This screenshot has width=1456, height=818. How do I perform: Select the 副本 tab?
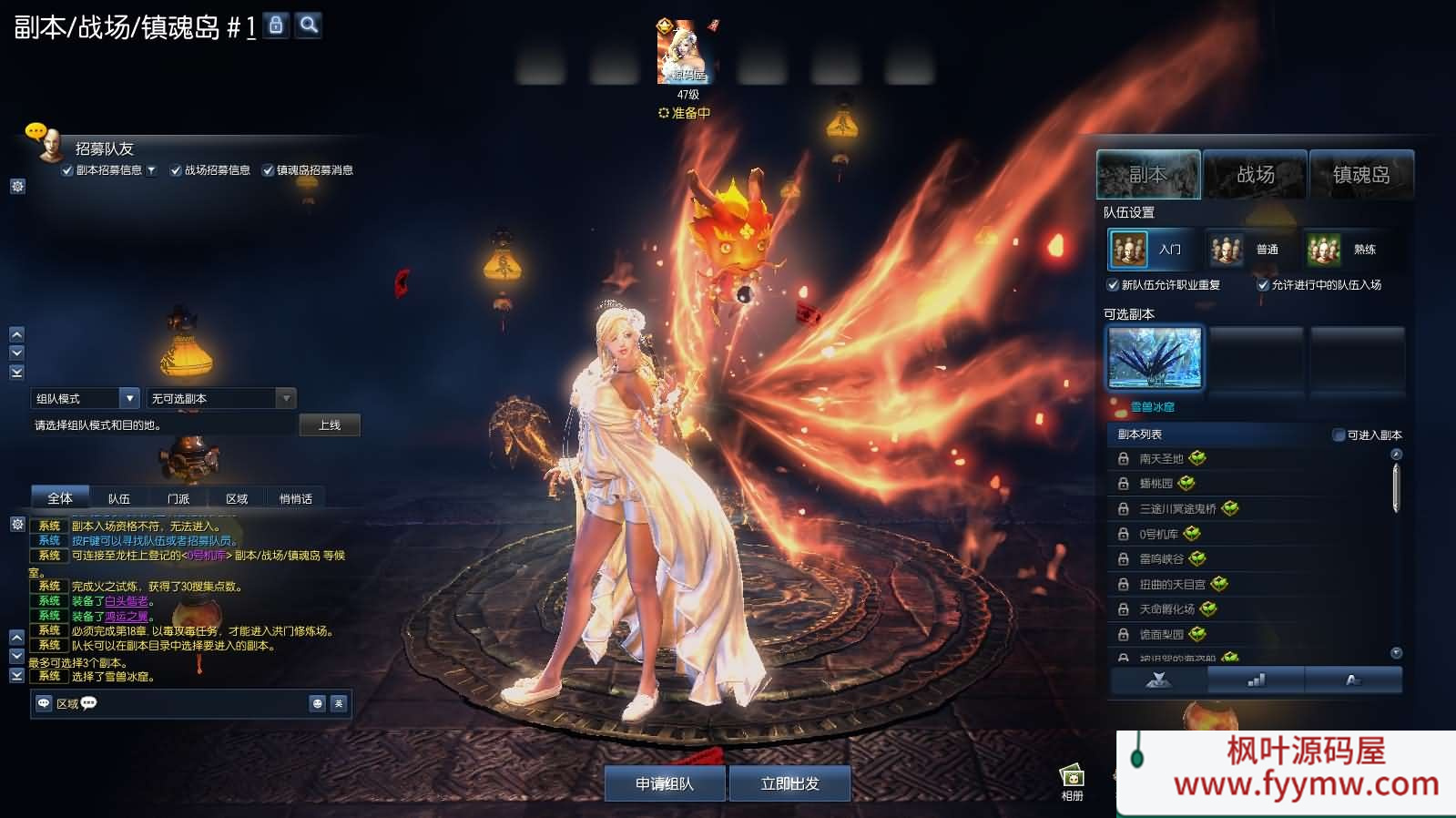pyautogui.click(x=1148, y=174)
